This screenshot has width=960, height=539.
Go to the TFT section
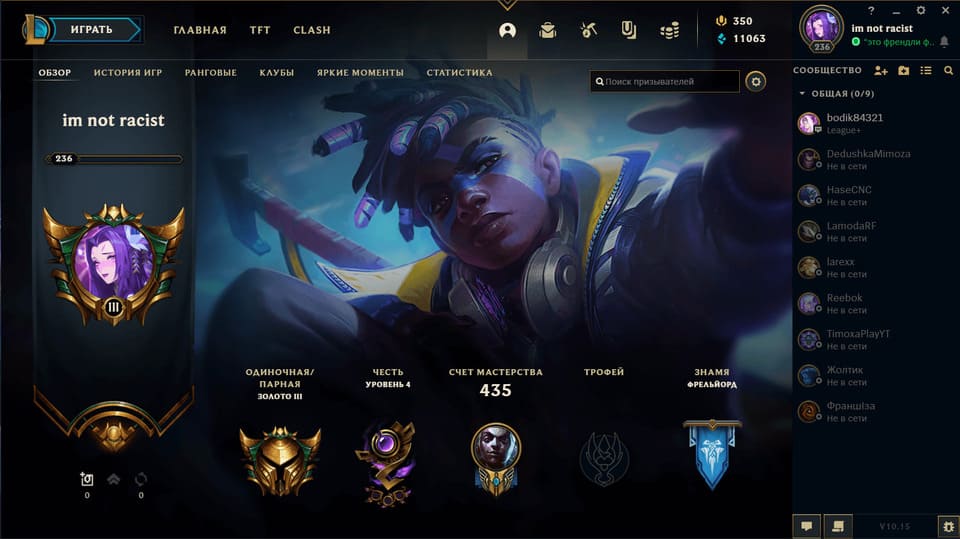click(x=260, y=30)
